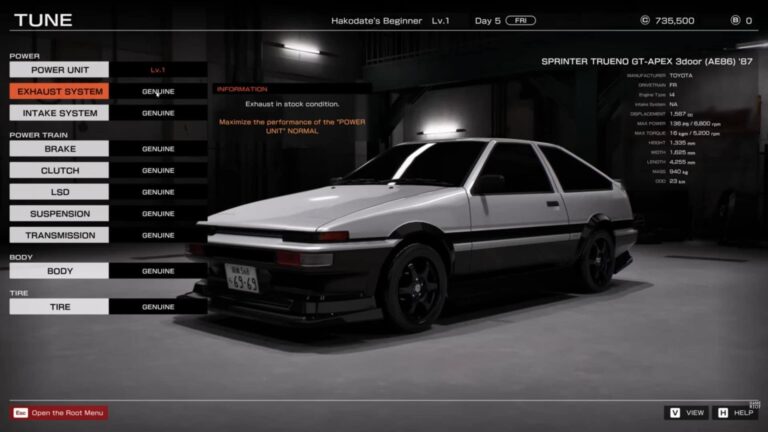This screenshot has height=432, width=768.
Task: Select the Power Unit tuning entry
Action: (x=59, y=70)
